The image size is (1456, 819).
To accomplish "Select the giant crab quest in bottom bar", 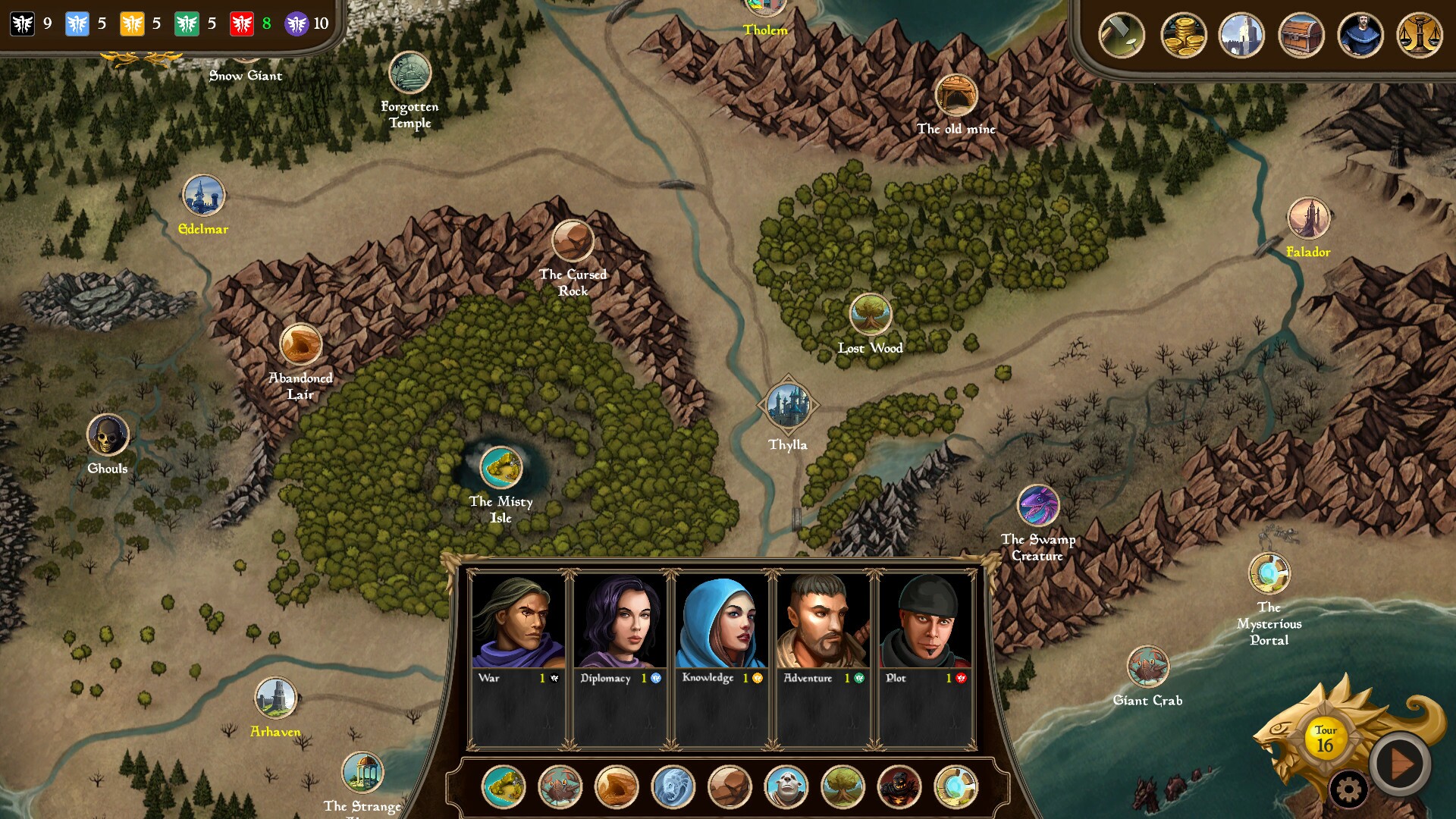I will coord(560,786).
